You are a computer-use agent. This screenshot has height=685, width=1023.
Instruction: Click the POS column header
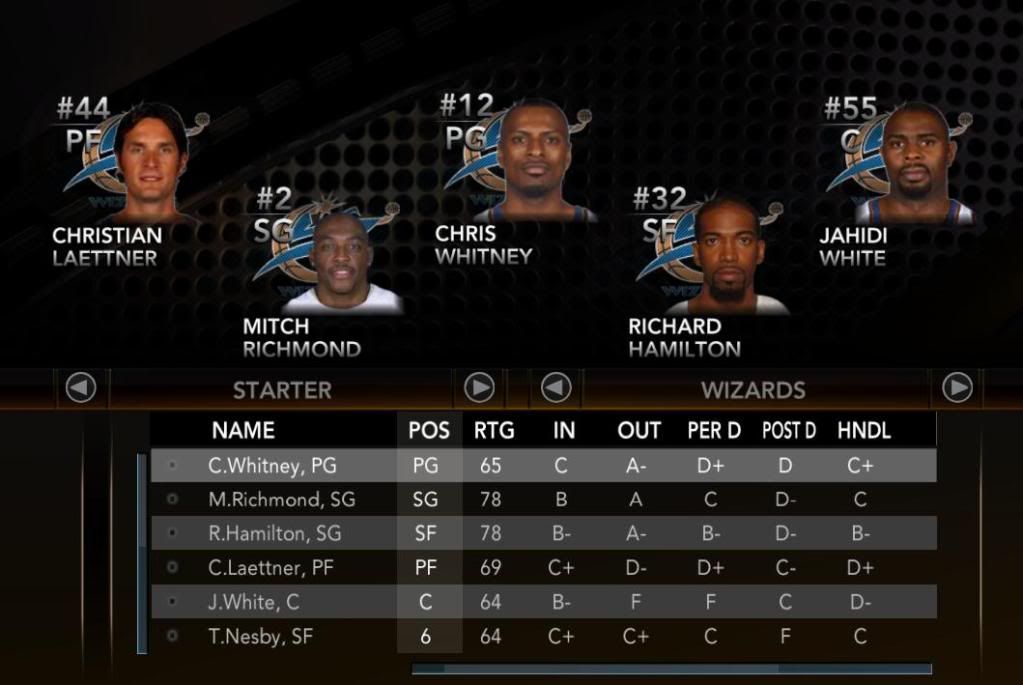[x=429, y=431]
